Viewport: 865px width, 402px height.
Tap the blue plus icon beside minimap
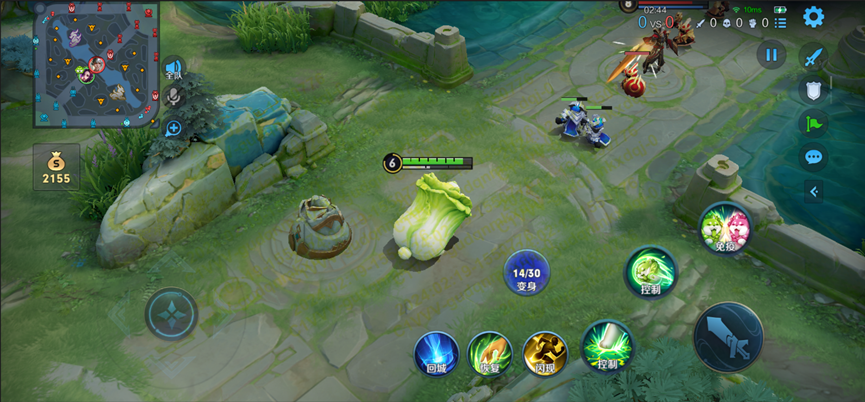point(174,128)
